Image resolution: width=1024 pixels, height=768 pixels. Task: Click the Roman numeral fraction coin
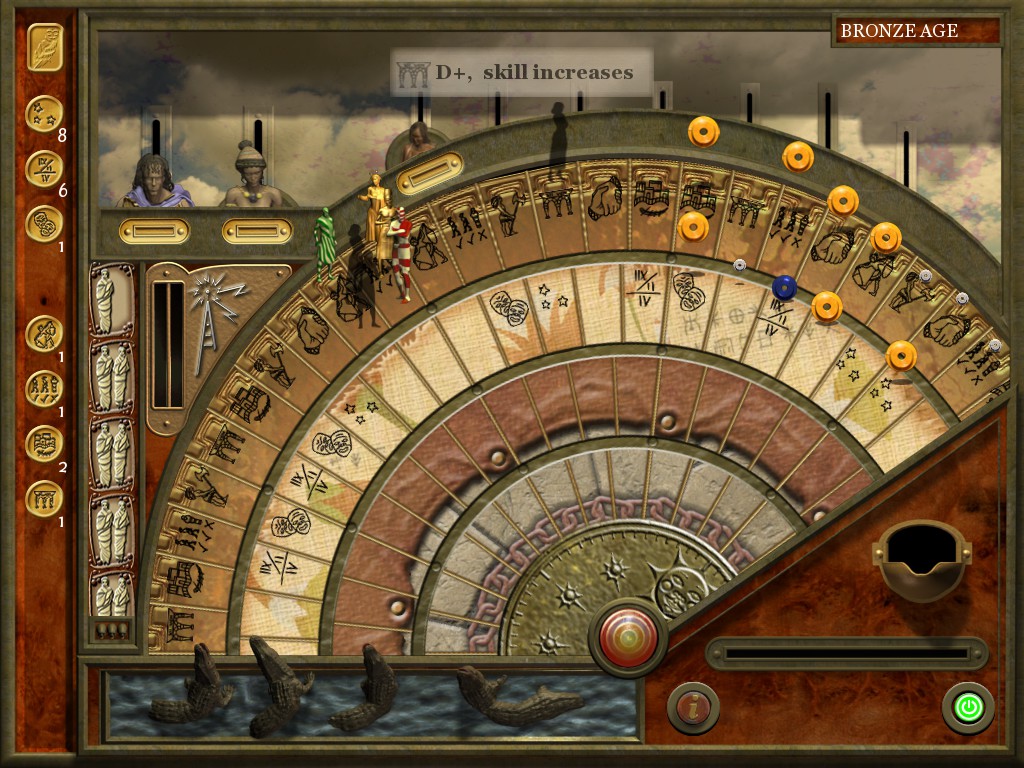pyautogui.click(x=44, y=168)
